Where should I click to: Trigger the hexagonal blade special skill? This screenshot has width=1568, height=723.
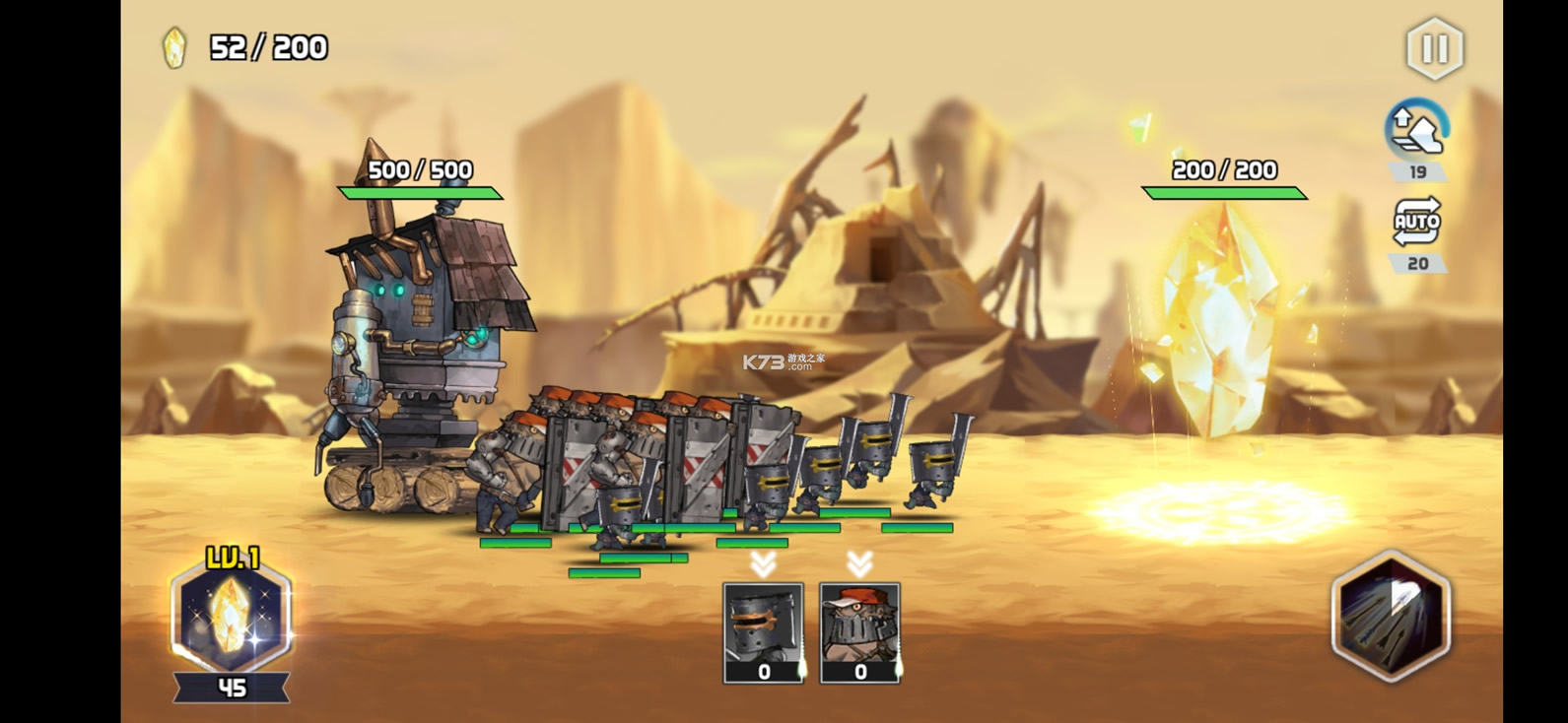click(1391, 617)
